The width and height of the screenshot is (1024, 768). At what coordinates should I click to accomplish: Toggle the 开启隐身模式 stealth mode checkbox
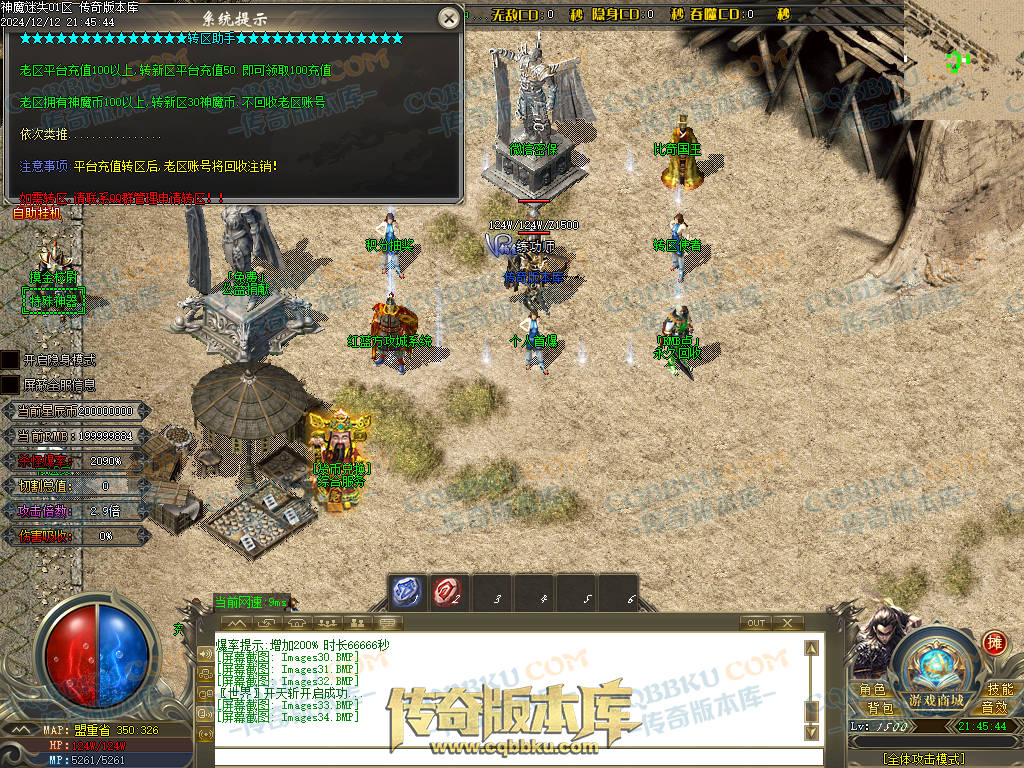pyautogui.click(x=9, y=359)
